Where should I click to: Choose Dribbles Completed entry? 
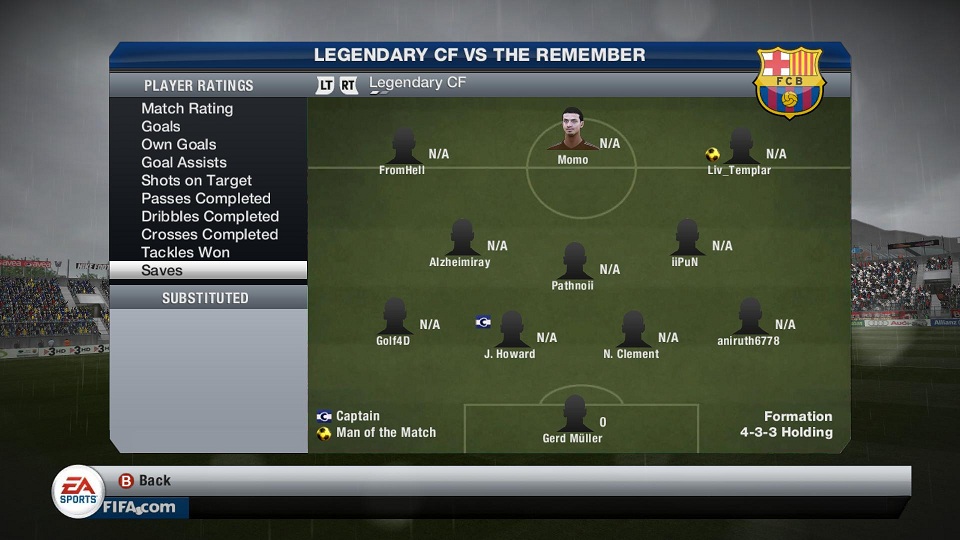coord(210,217)
